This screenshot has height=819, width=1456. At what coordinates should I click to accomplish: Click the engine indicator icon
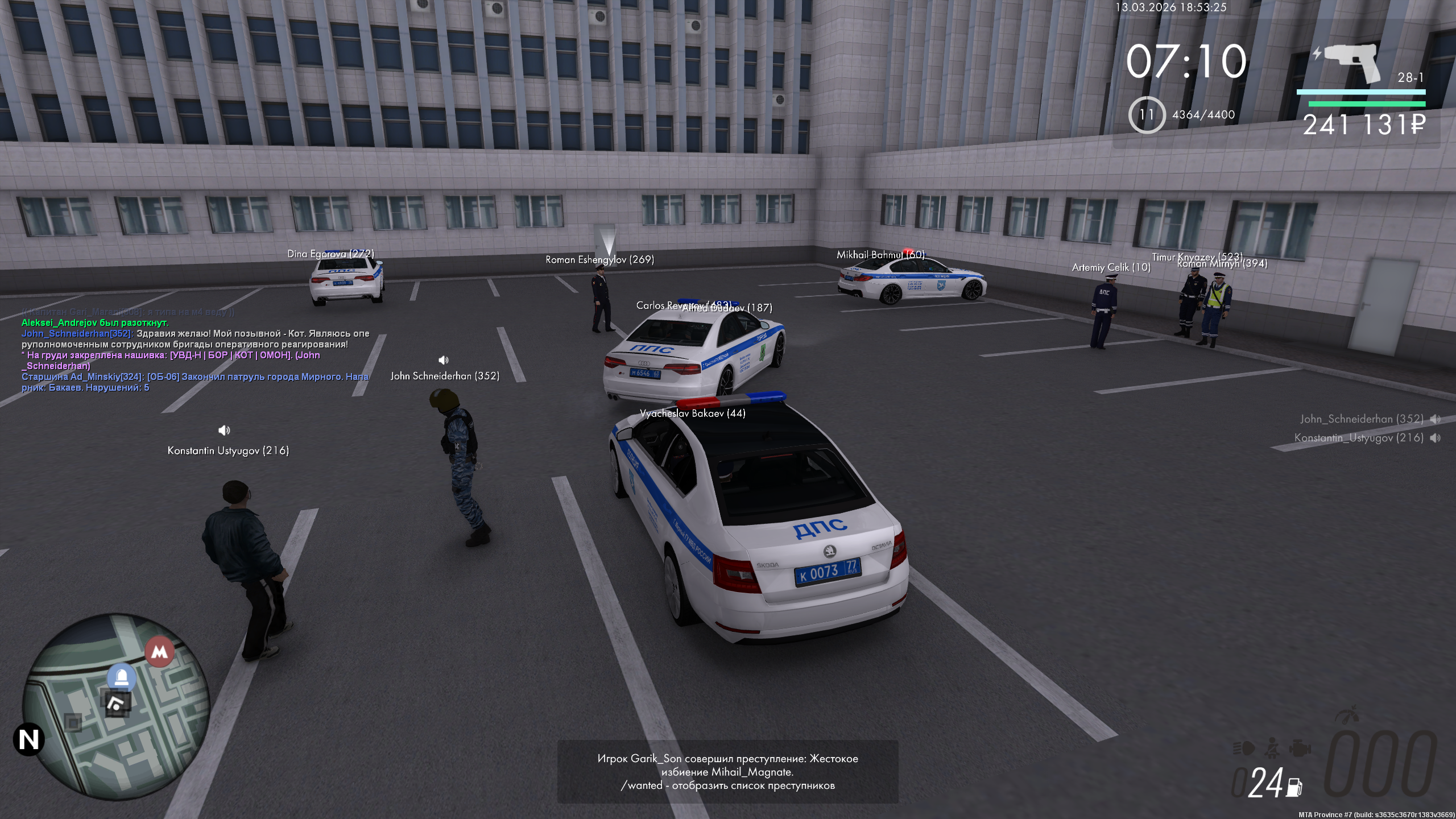pos(1299,748)
